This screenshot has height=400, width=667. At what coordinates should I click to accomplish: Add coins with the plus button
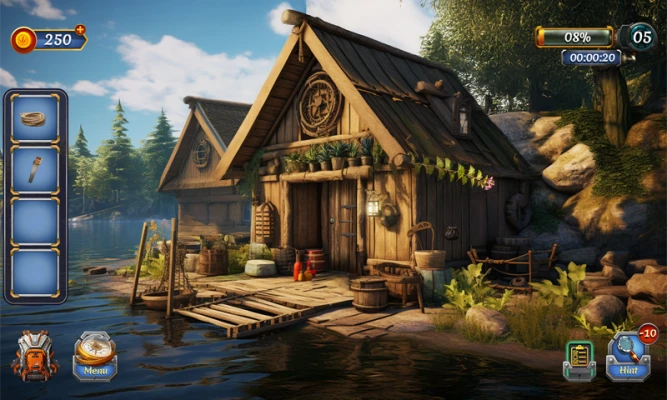click(80, 30)
